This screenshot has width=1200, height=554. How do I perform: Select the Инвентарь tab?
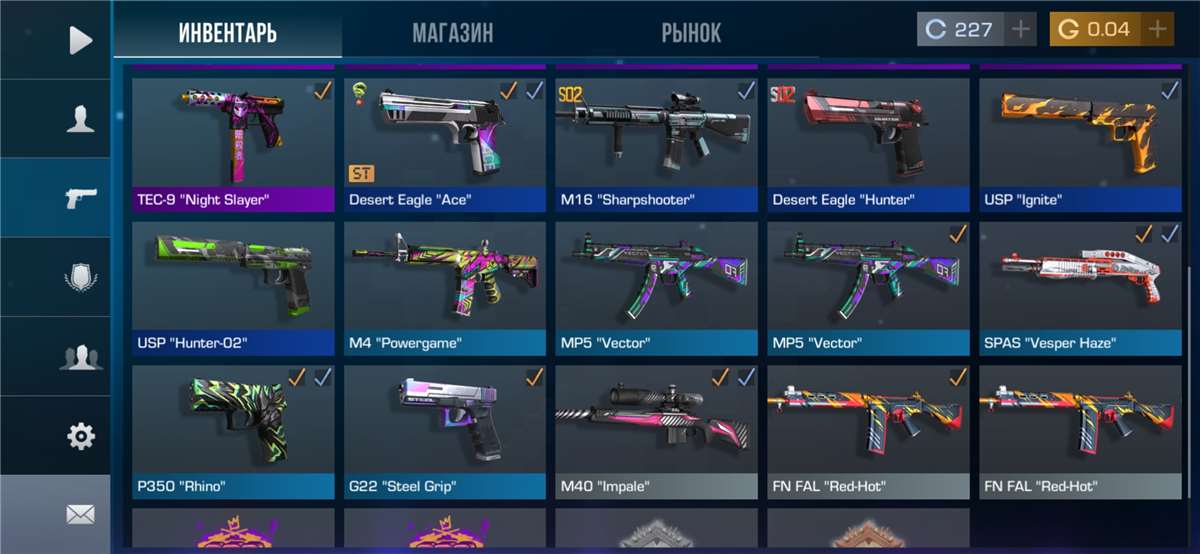point(227,32)
